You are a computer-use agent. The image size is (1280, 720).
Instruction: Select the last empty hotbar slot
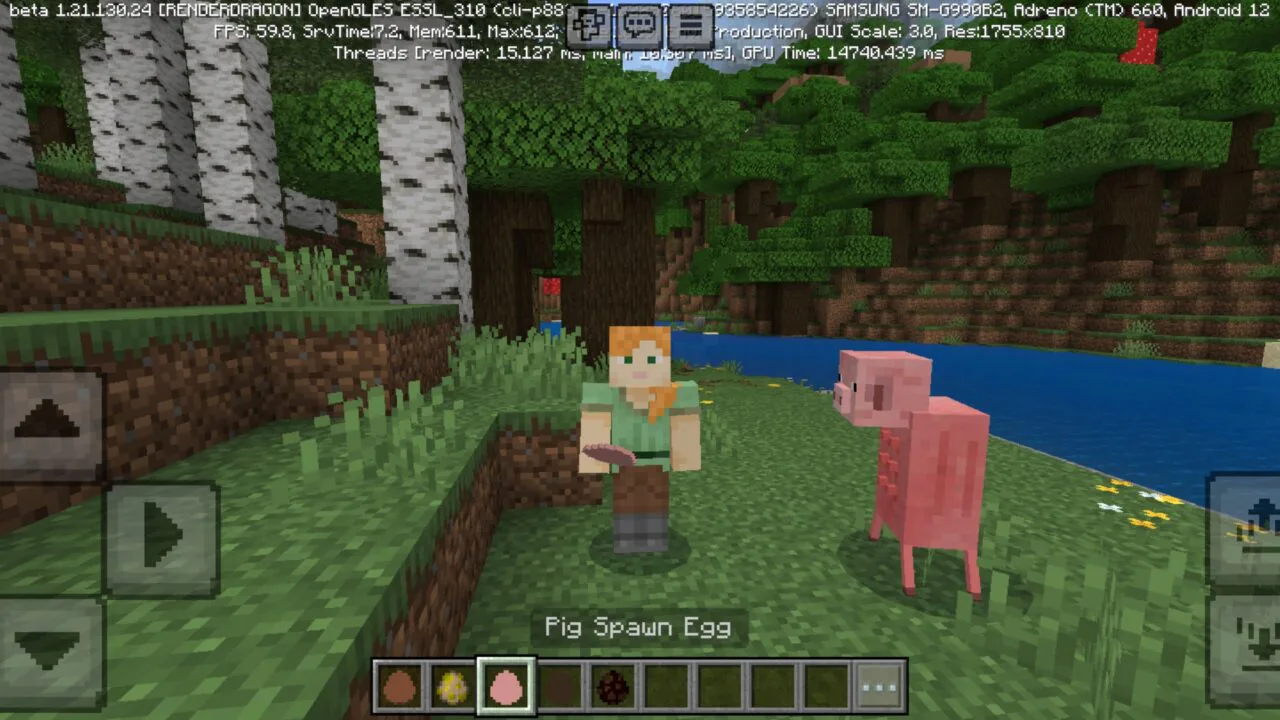824,685
